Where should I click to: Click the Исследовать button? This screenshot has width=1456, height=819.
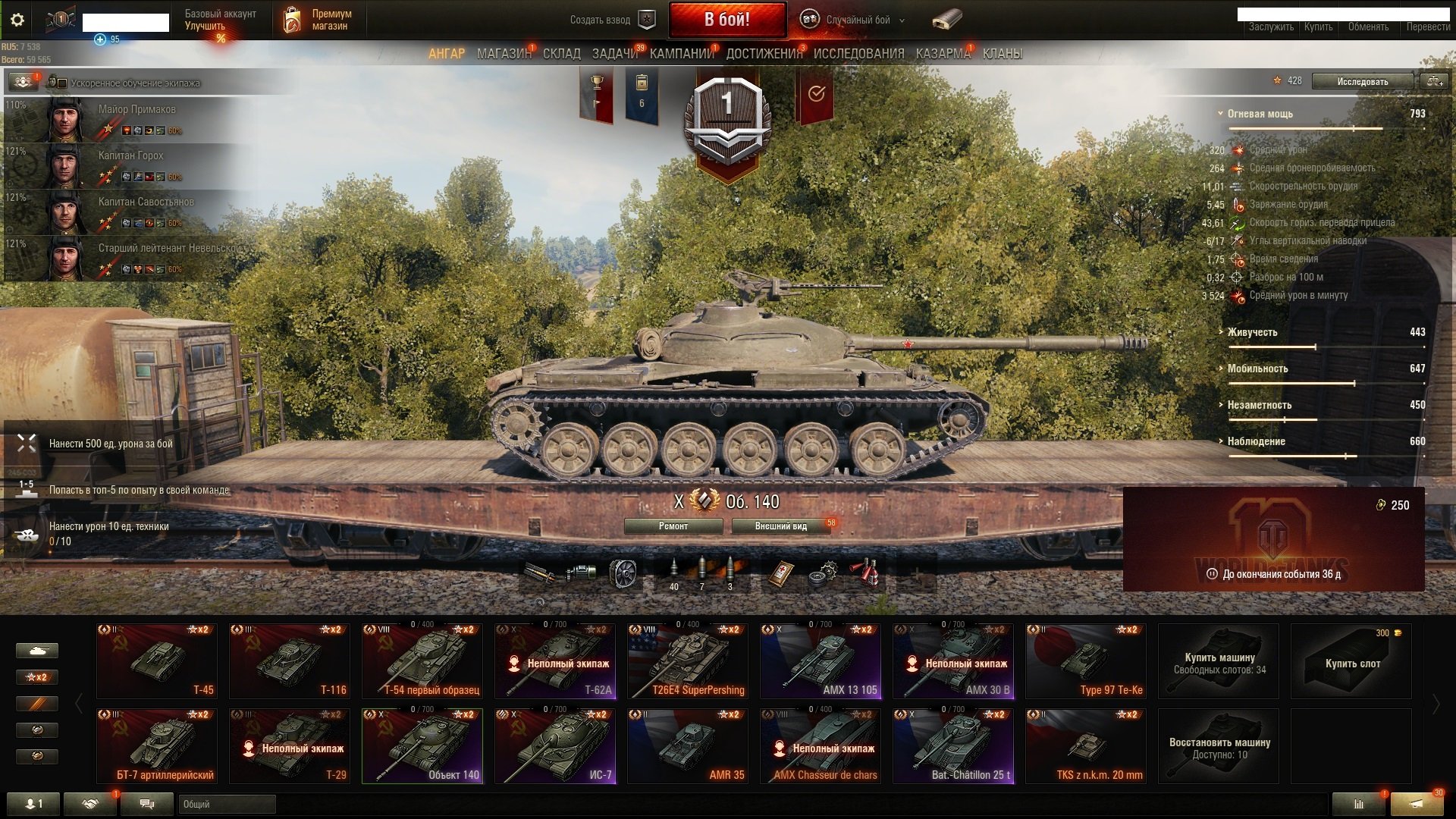click(x=1362, y=81)
